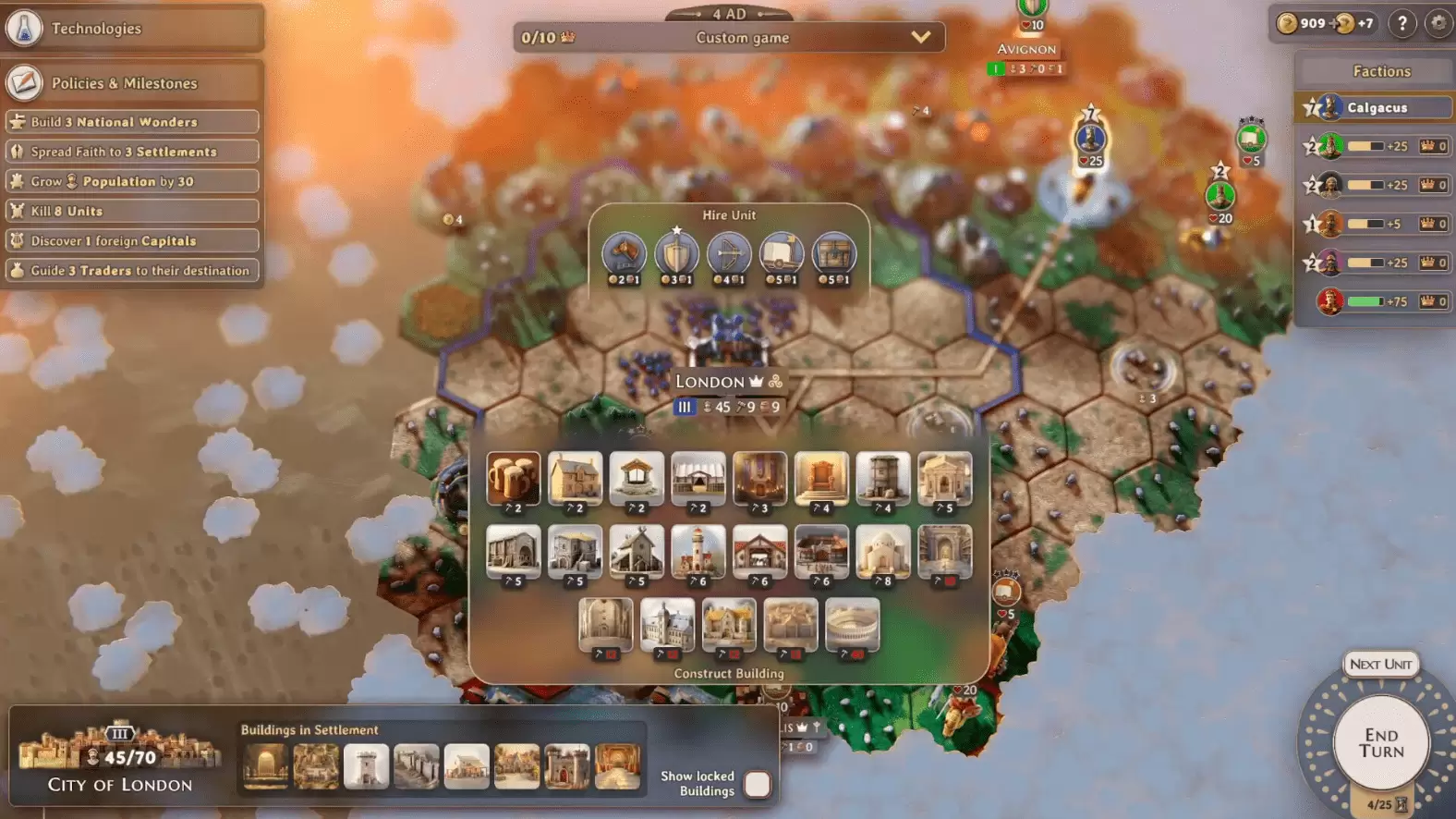Click the Kill 8 Units milestone entry
This screenshot has width=1456, height=819.
pyautogui.click(x=132, y=211)
